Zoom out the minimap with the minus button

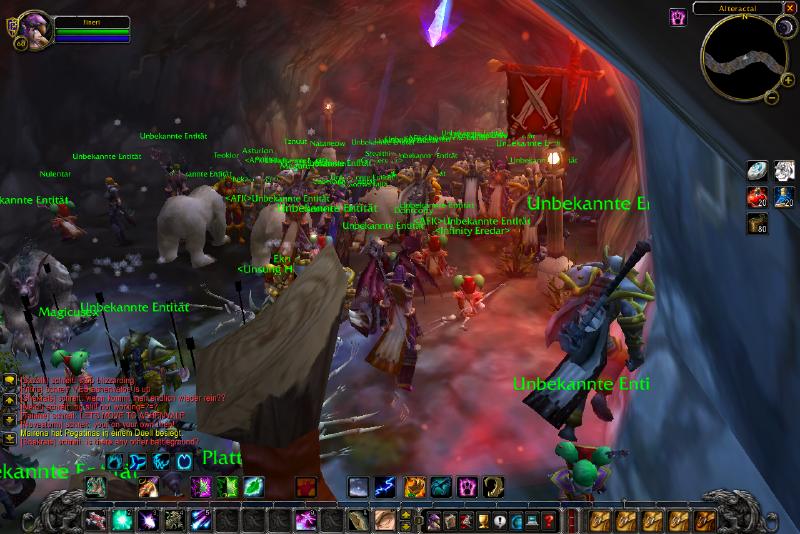click(772, 97)
